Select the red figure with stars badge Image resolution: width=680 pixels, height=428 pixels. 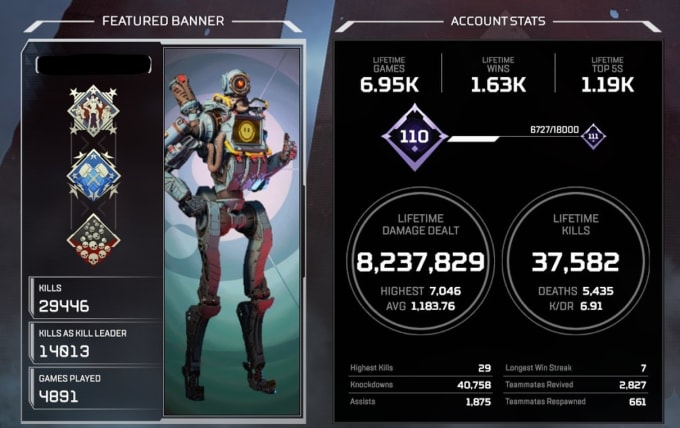93,110
